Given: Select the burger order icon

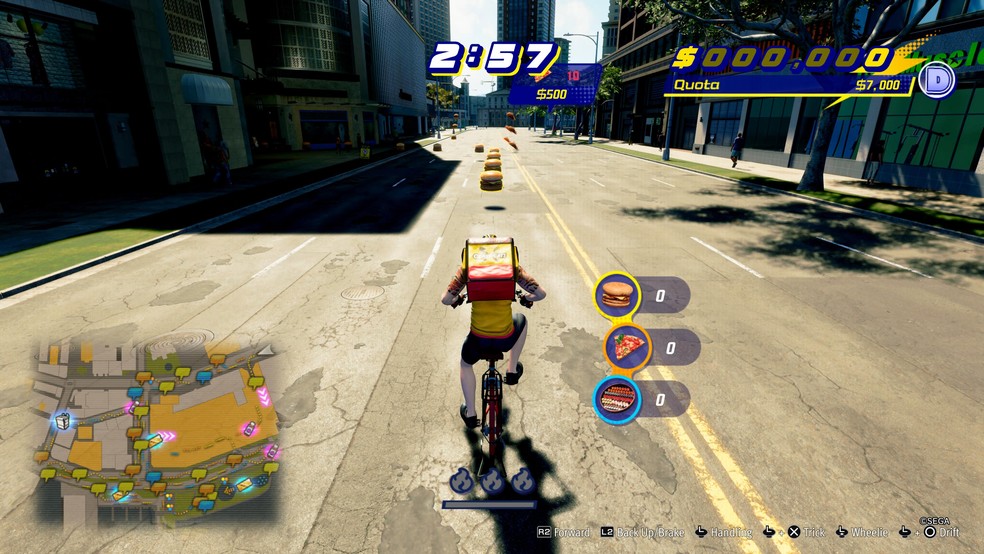Looking at the screenshot, I should (617, 295).
